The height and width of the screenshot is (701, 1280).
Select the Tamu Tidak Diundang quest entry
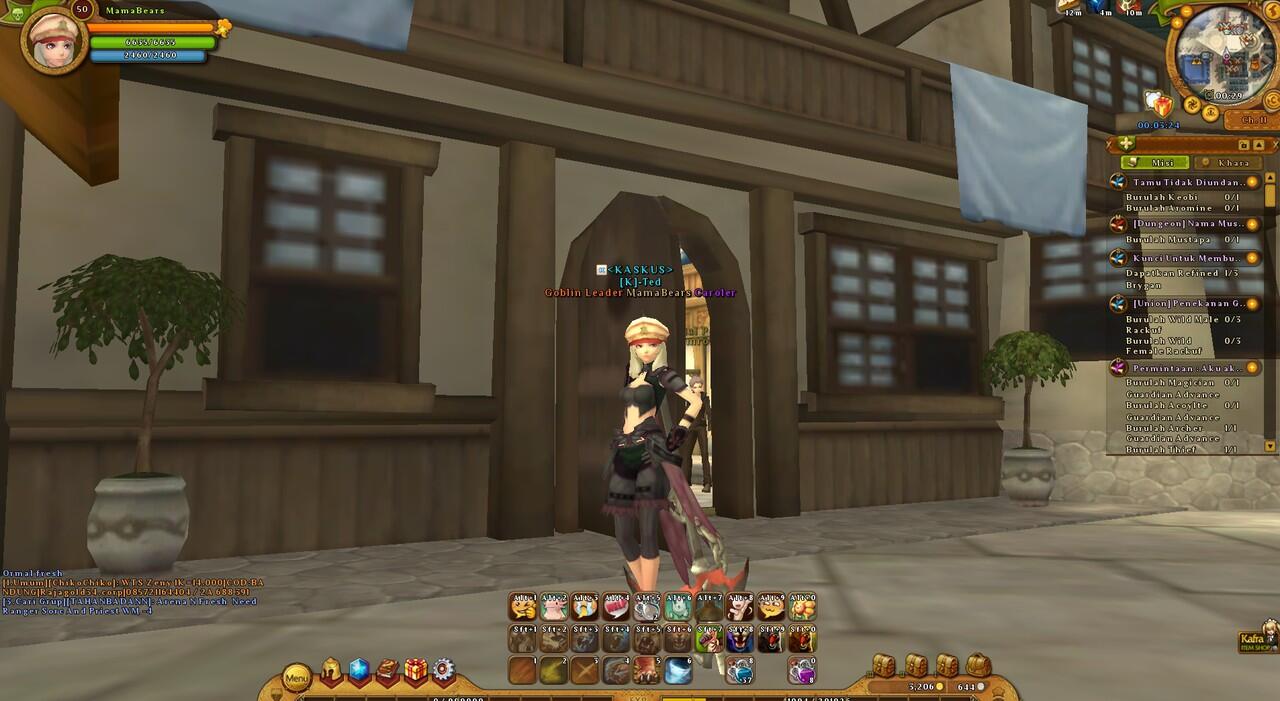click(x=1188, y=183)
